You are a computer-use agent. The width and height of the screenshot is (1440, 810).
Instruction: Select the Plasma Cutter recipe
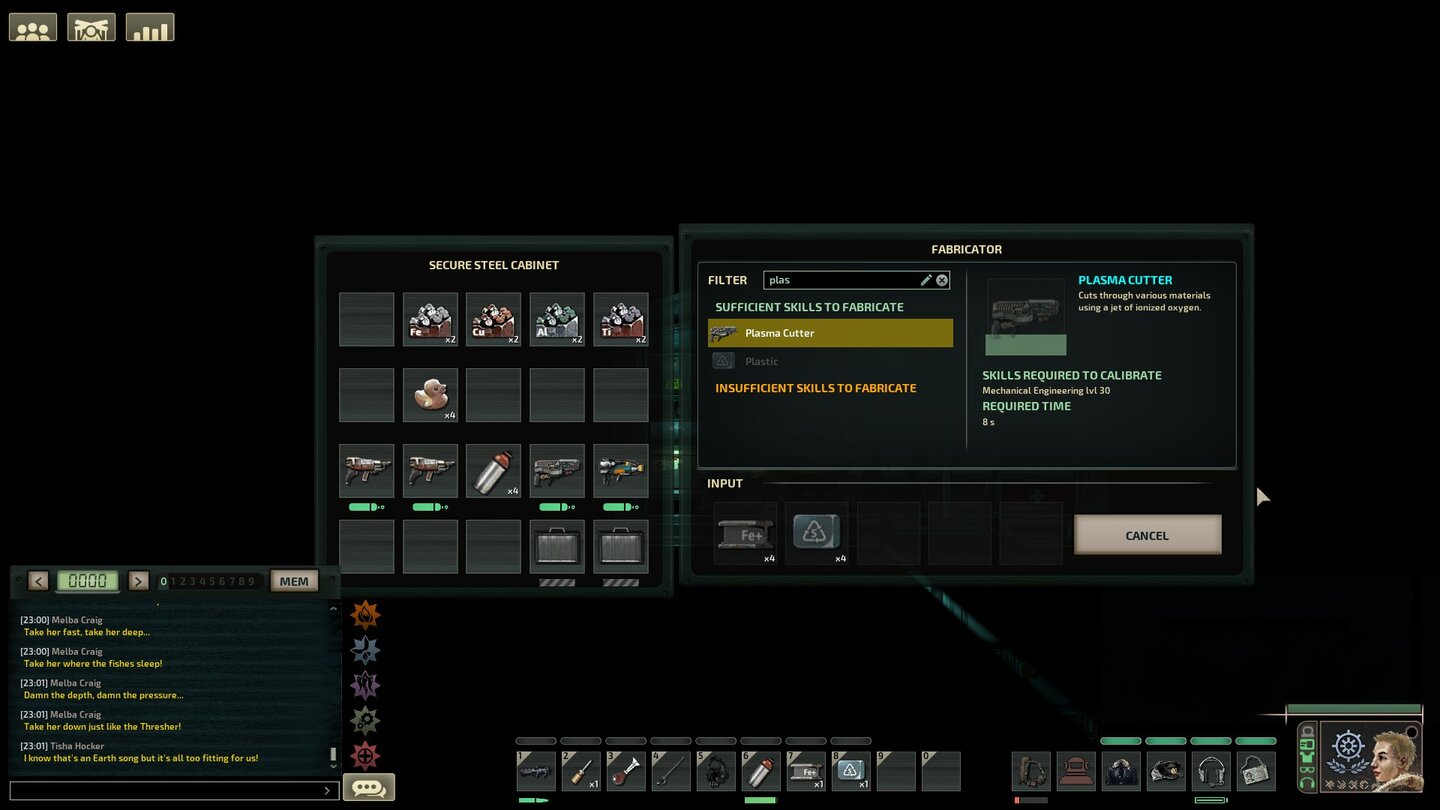click(x=830, y=333)
